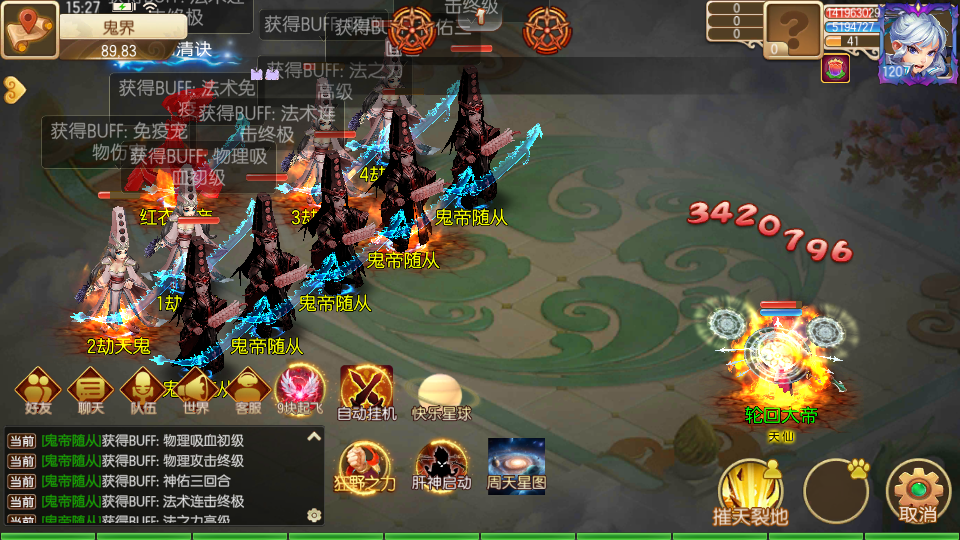
Task: Open the 队伍 team menu
Action: pyautogui.click(x=143, y=389)
